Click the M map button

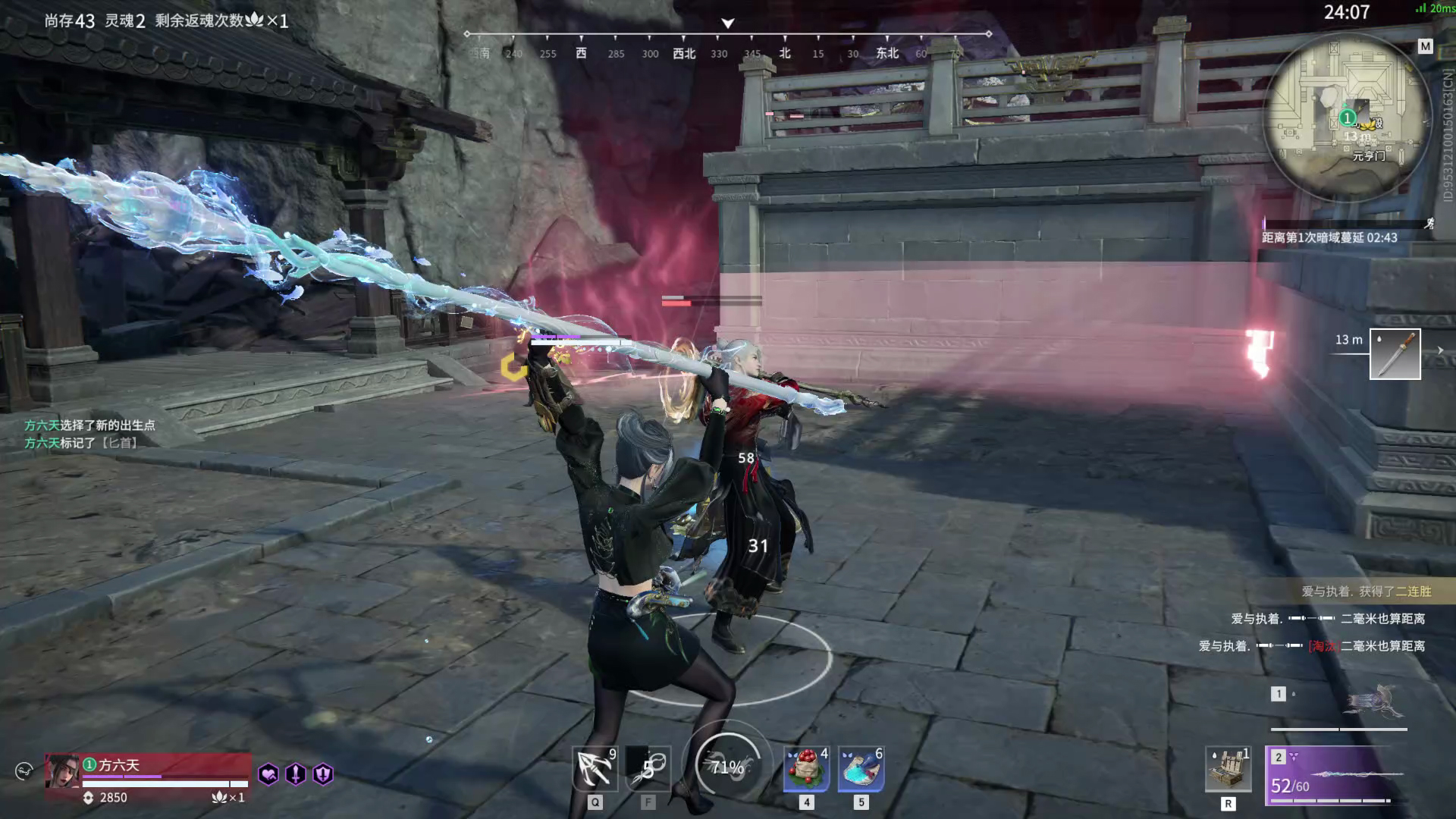coord(1425,47)
